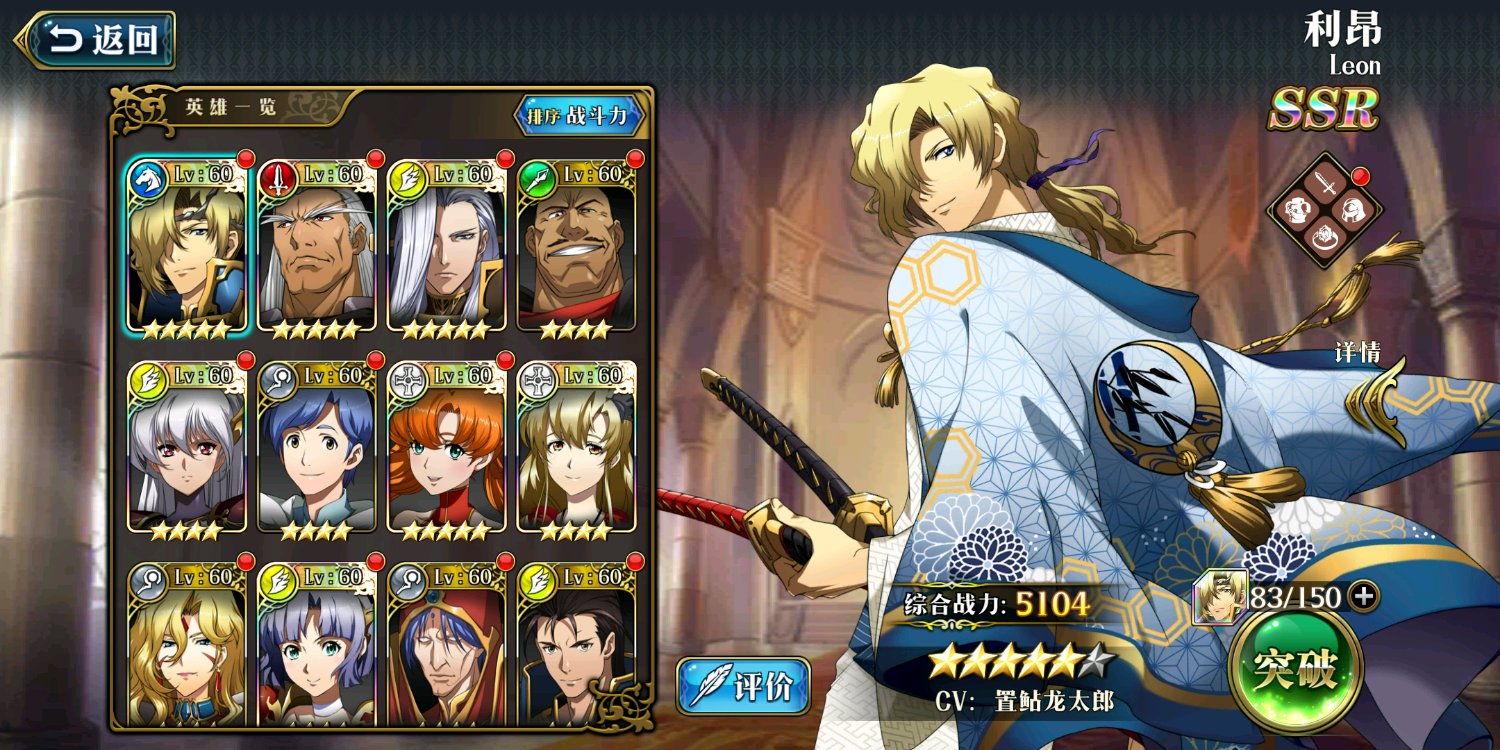Image resolution: width=1500 pixels, height=750 pixels.
Task: Choose the long silver-haired man portrait
Action: pyautogui.click(x=447, y=247)
